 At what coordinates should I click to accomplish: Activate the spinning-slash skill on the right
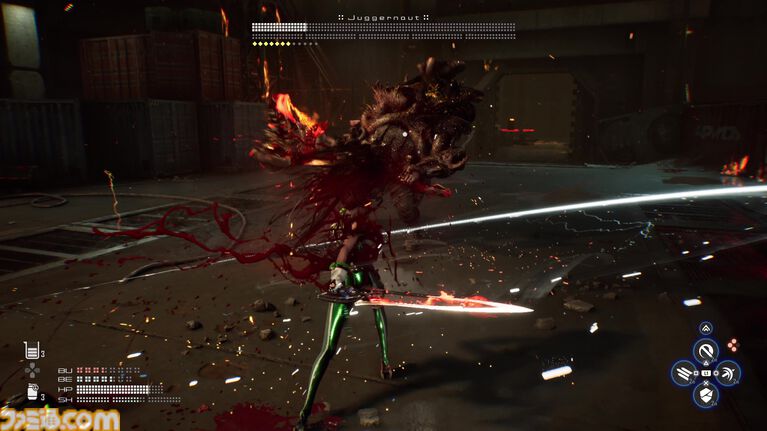click(x=728, y=373)
